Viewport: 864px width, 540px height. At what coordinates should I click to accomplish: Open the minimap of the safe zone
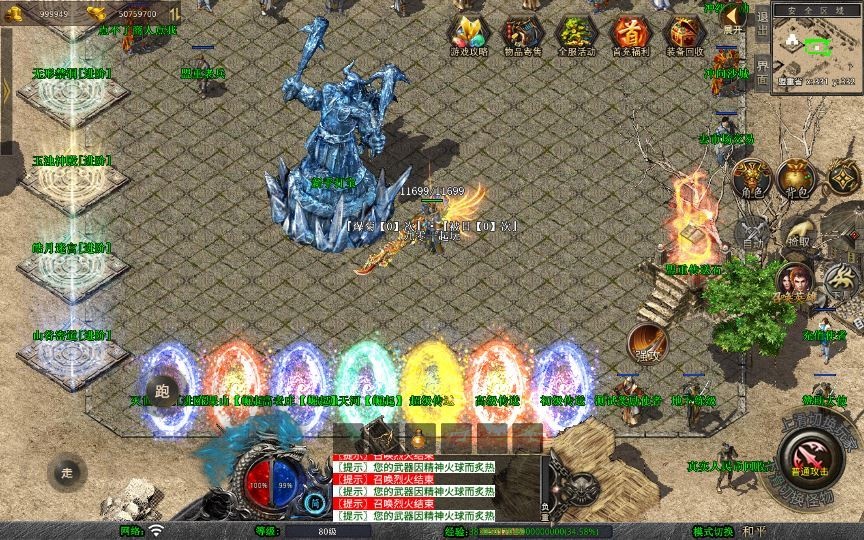[x=815, y=50]
